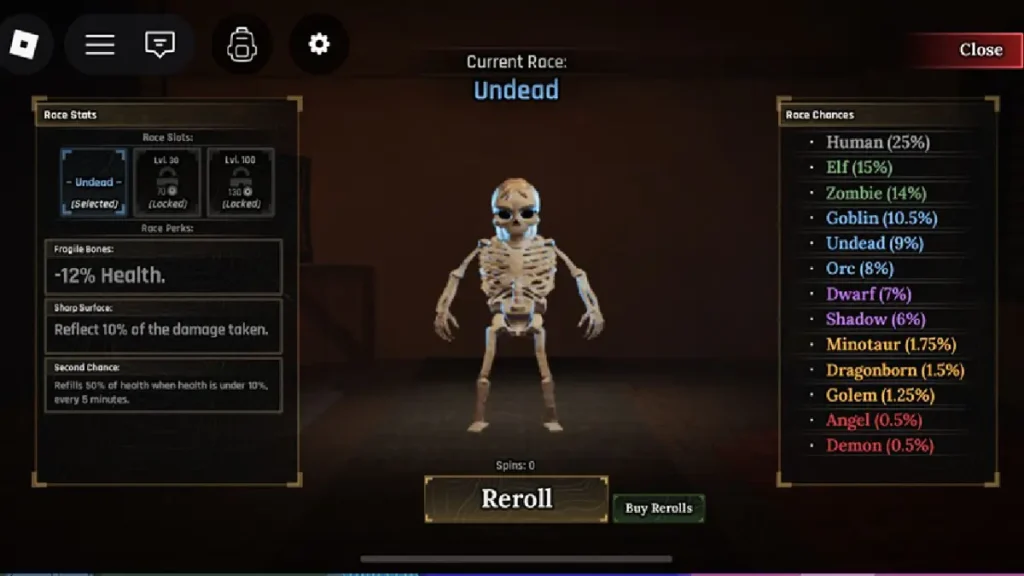This screenshot has height=576, width=1024.
Task: Open the backpack inventory
Action: 242,44
